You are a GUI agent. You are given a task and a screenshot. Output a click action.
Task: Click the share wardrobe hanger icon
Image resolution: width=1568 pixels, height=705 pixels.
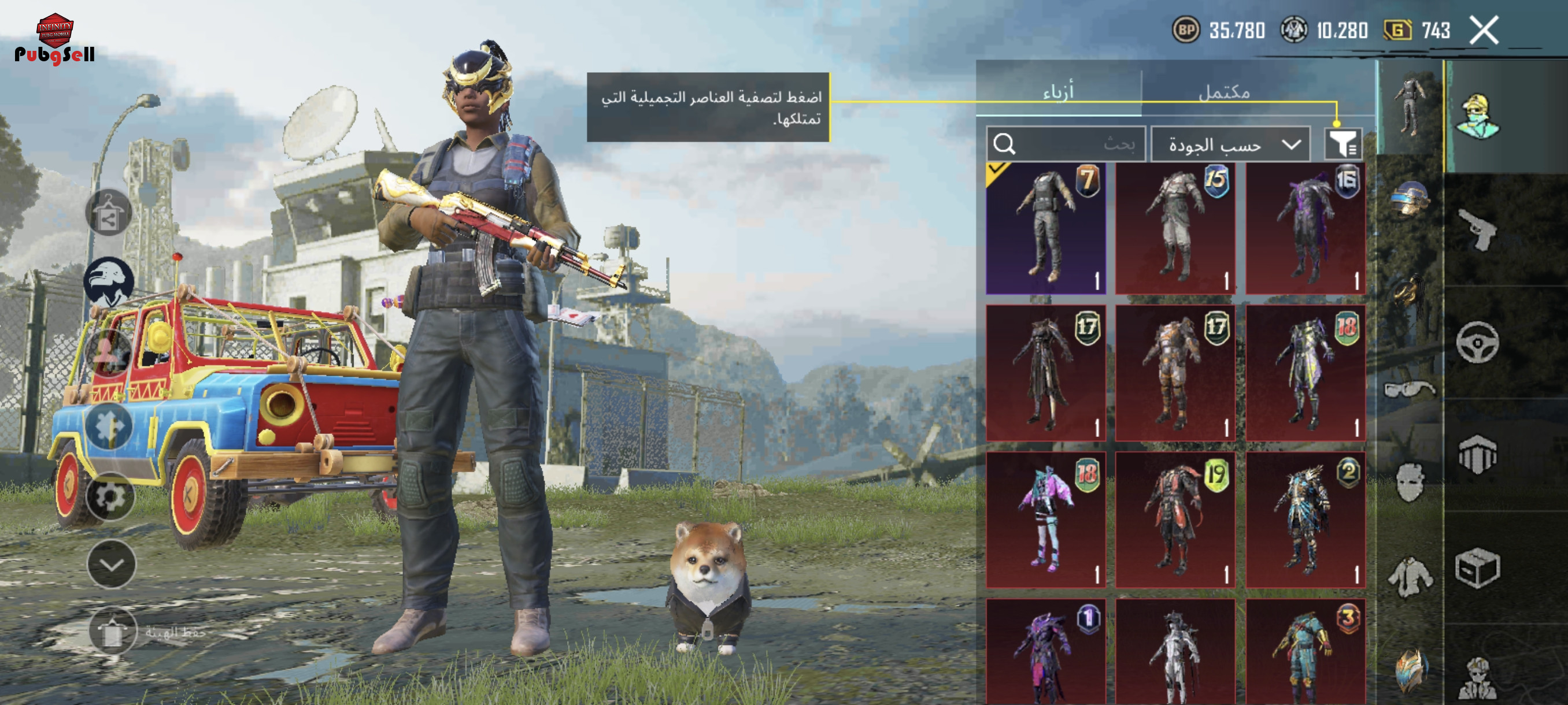[109, 212]
